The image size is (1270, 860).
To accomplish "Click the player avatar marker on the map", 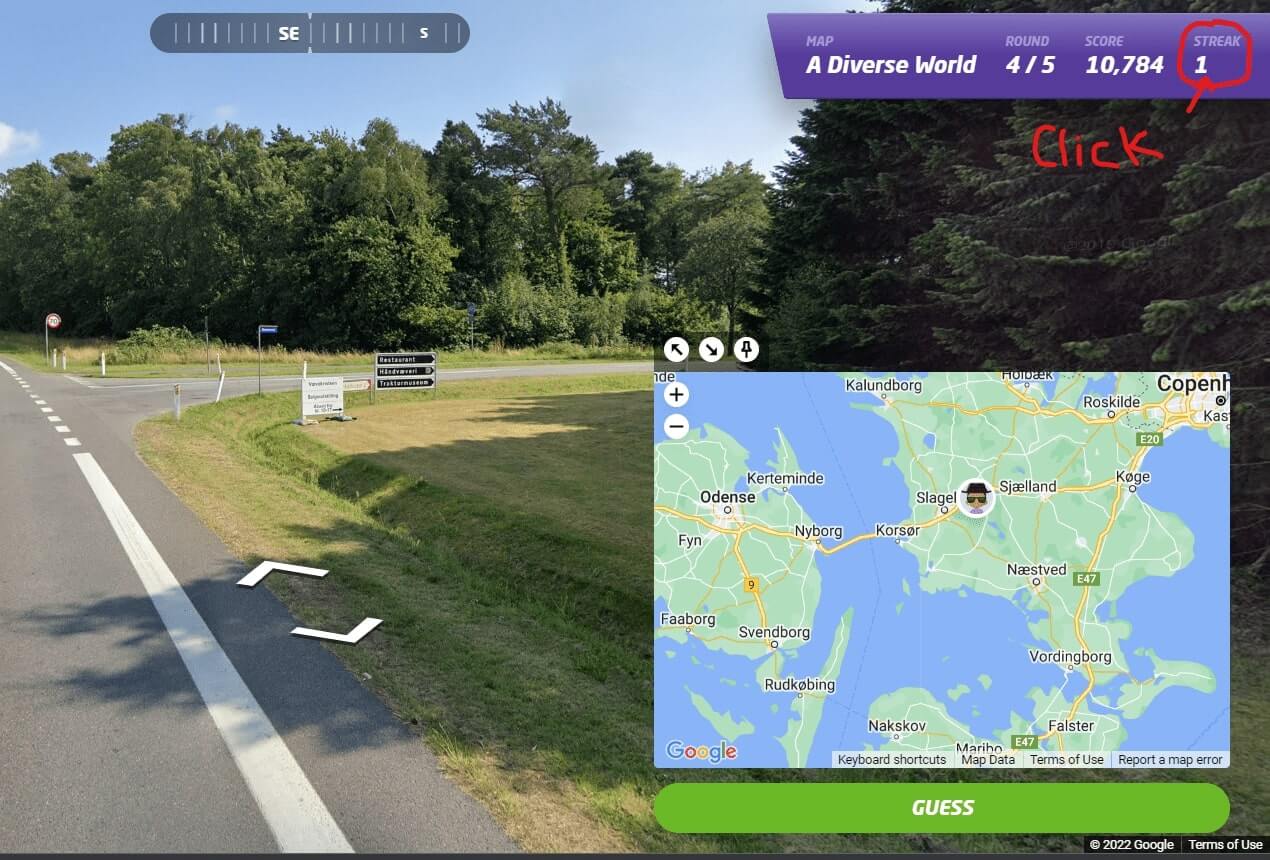I will [976, 497].
